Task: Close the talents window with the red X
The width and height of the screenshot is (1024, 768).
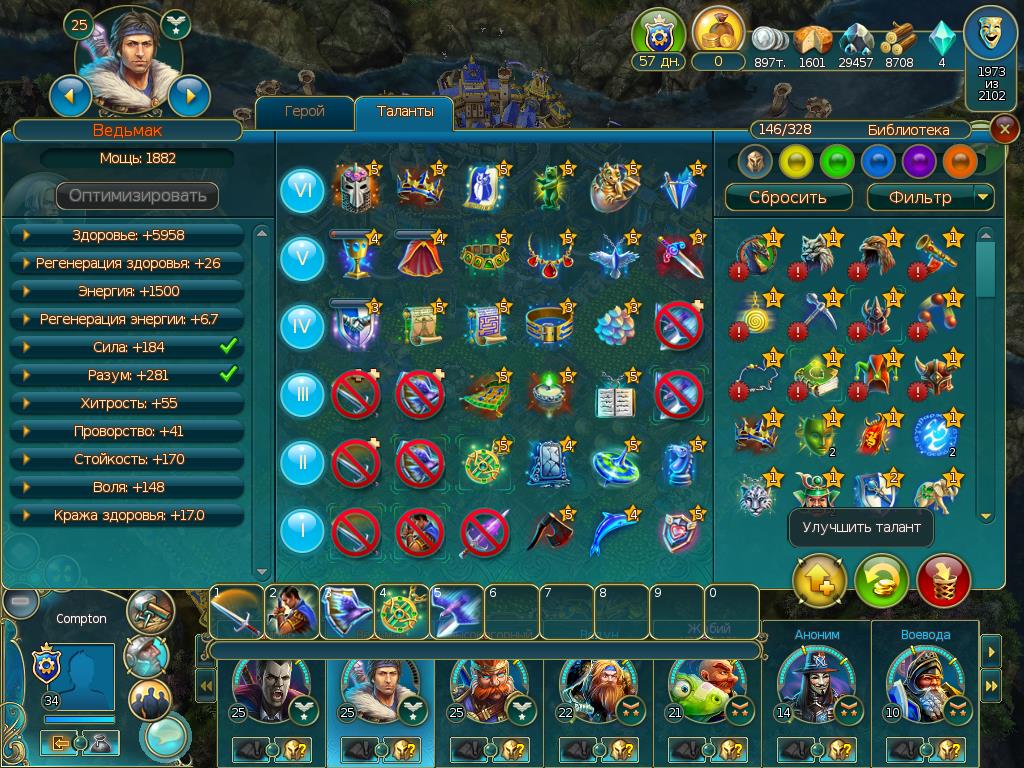Action: 1004,129
